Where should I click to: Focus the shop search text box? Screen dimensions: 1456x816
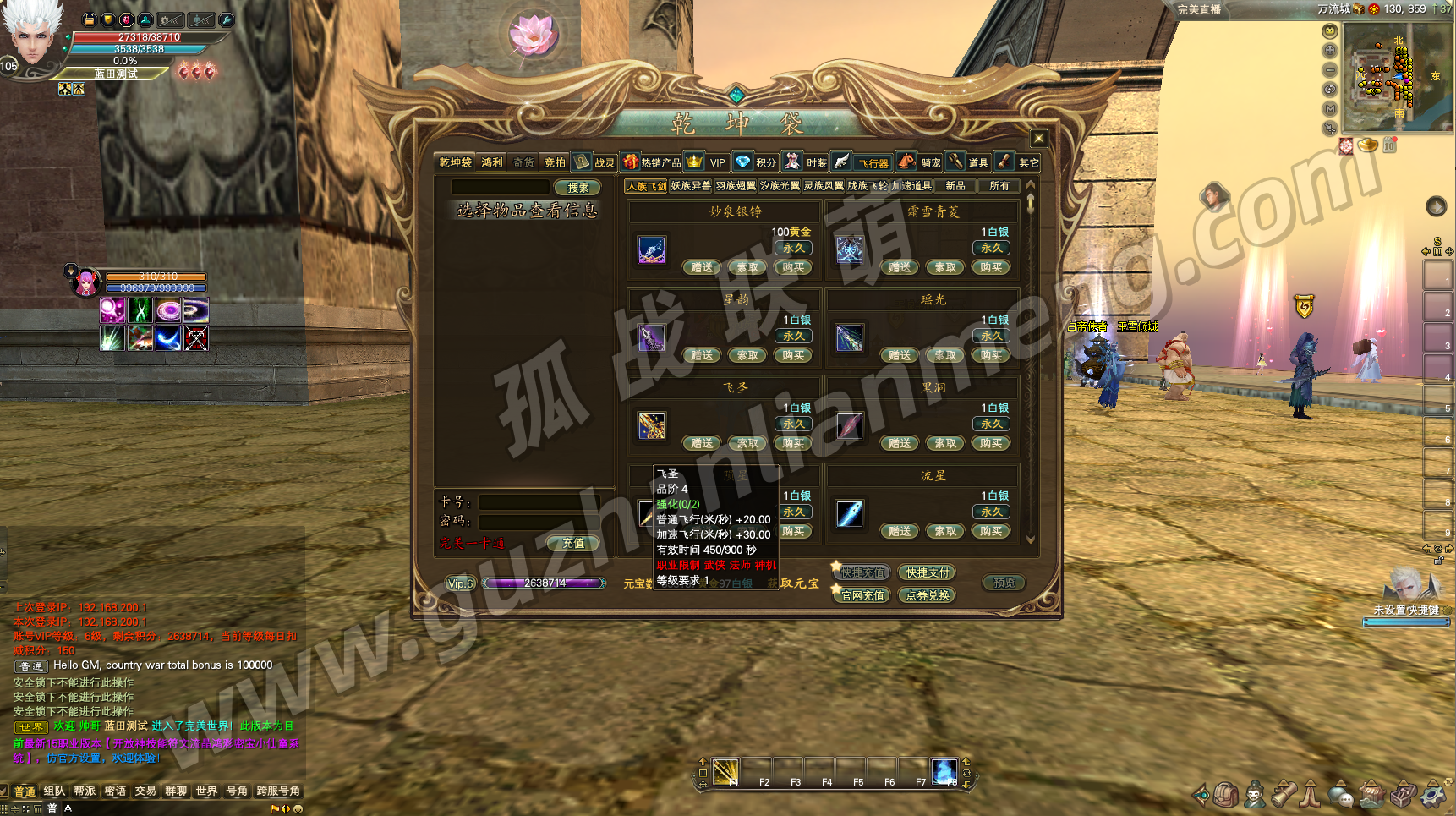pos(501,187)
